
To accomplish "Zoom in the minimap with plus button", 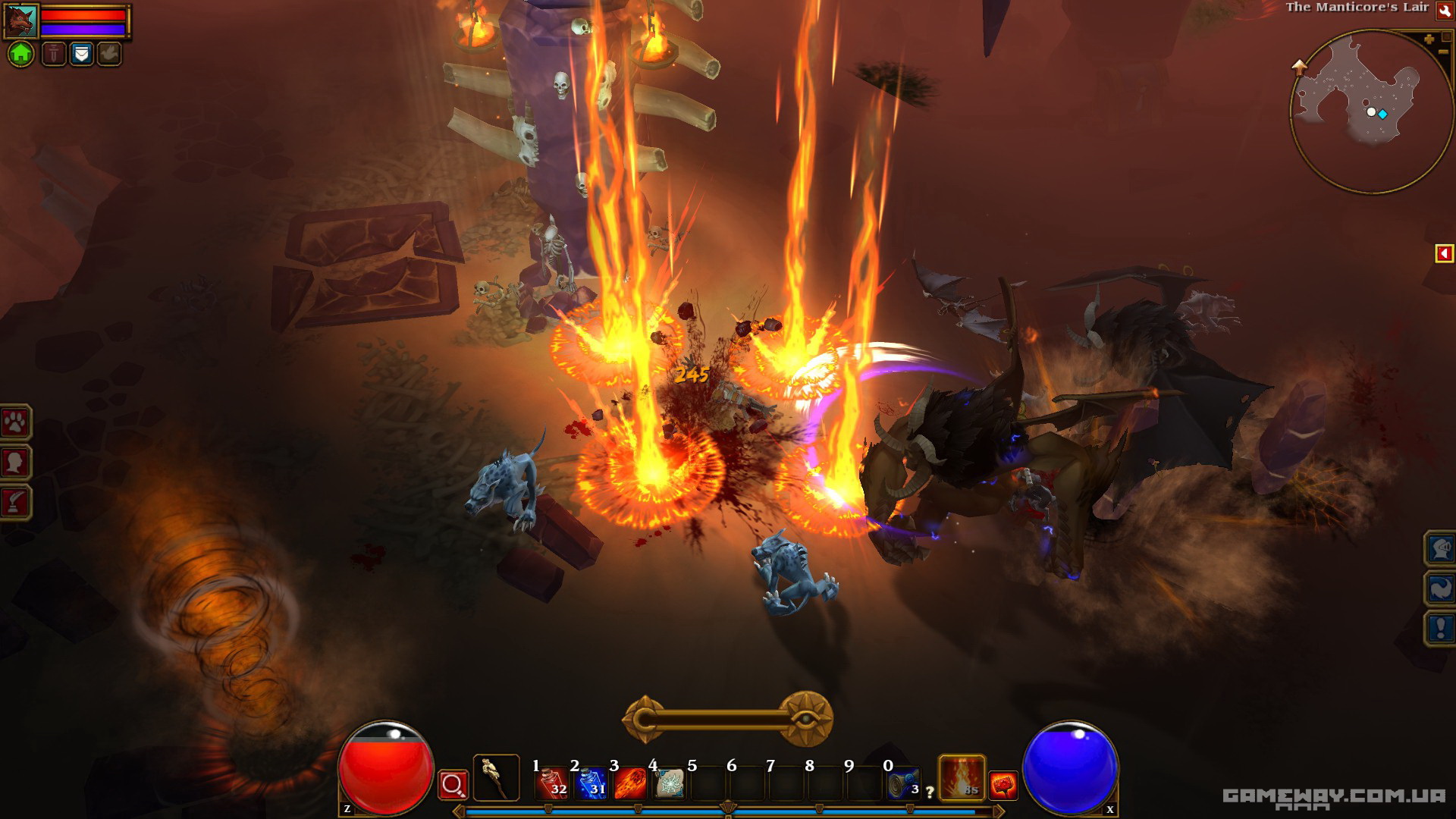I will click(x=1429, y=39).
